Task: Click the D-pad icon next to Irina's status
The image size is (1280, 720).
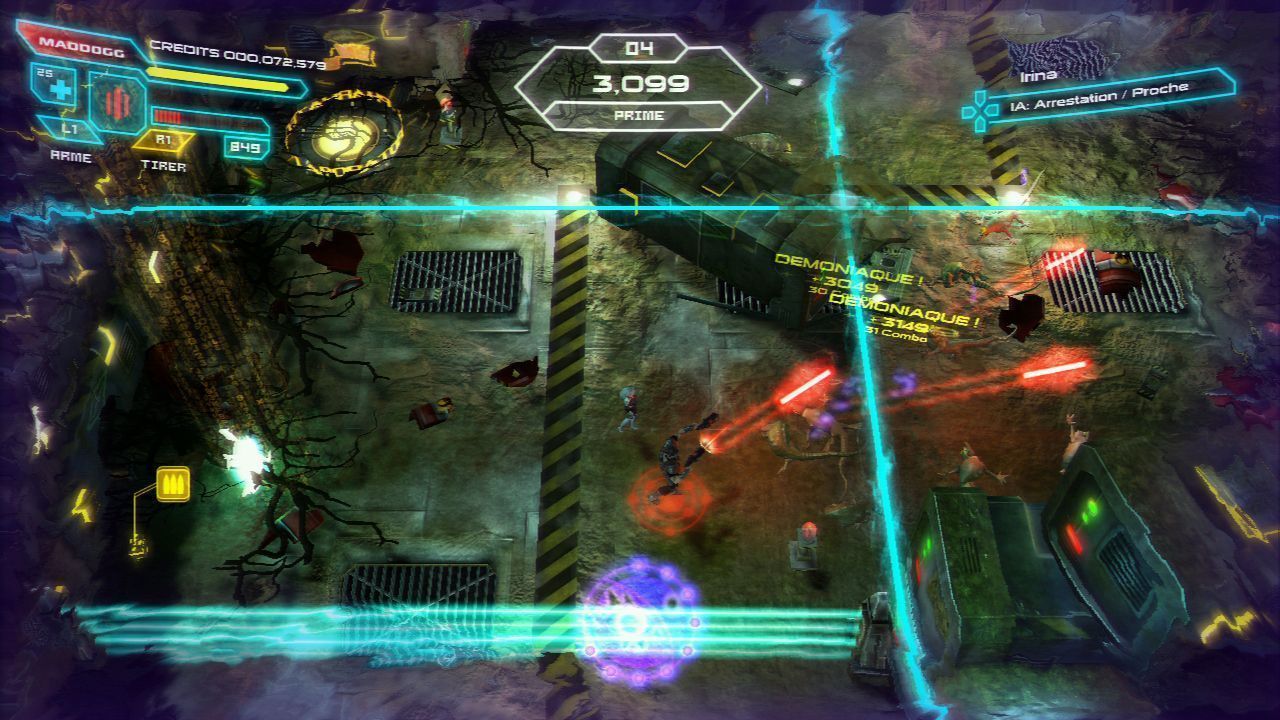Action: coord(979,108)
